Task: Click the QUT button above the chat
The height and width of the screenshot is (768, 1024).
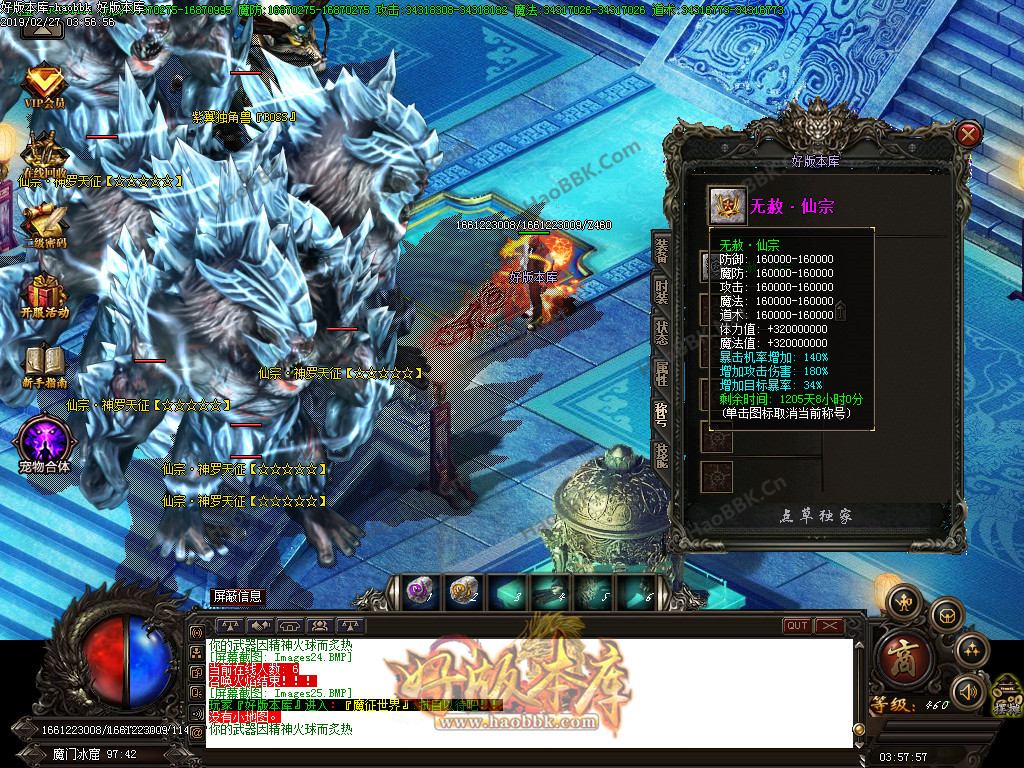Action: [797, 626]
